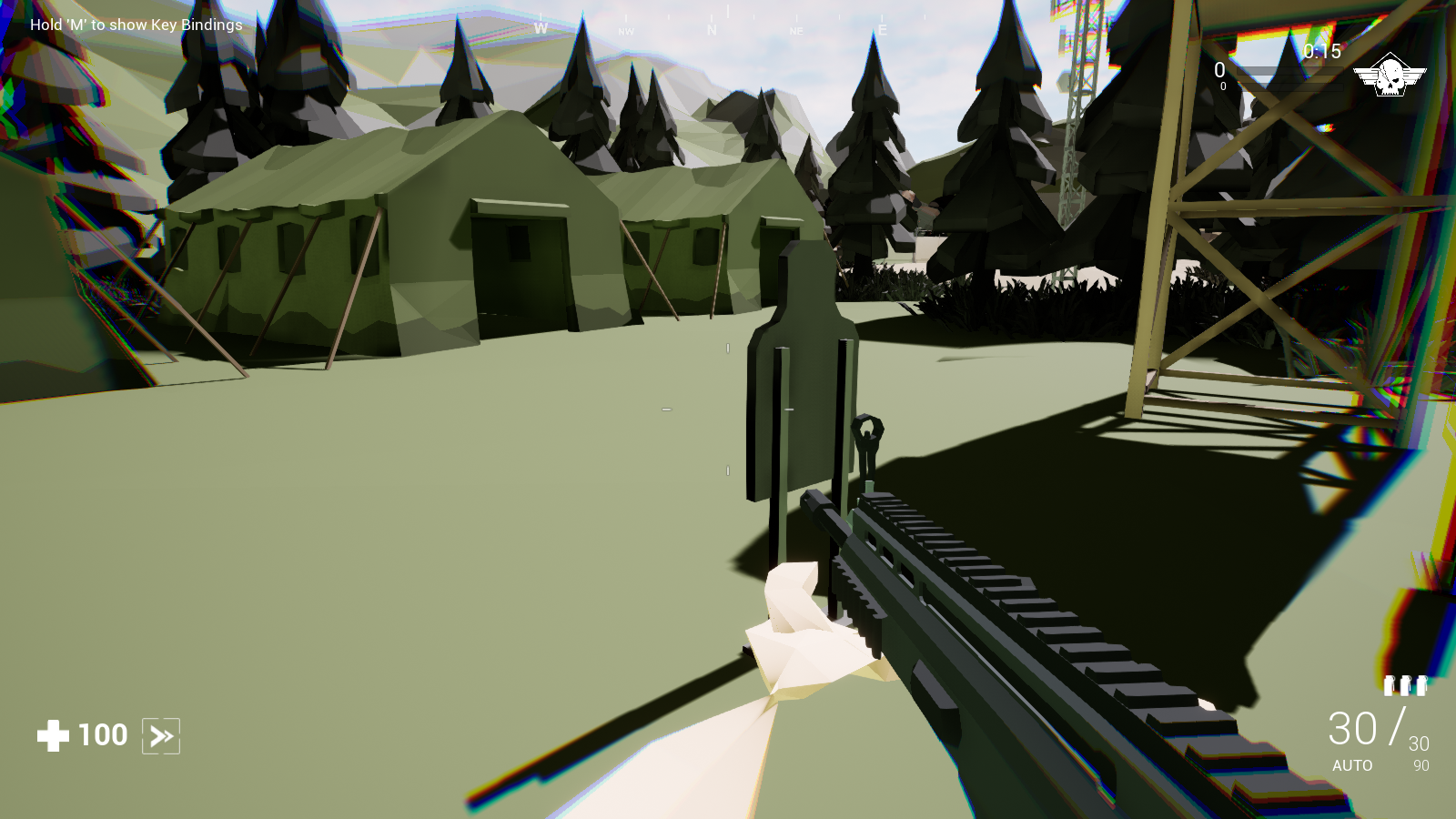Click the health cross icon
The width and height of the screenshot is (1456, 819).
[x=52, y=734]
